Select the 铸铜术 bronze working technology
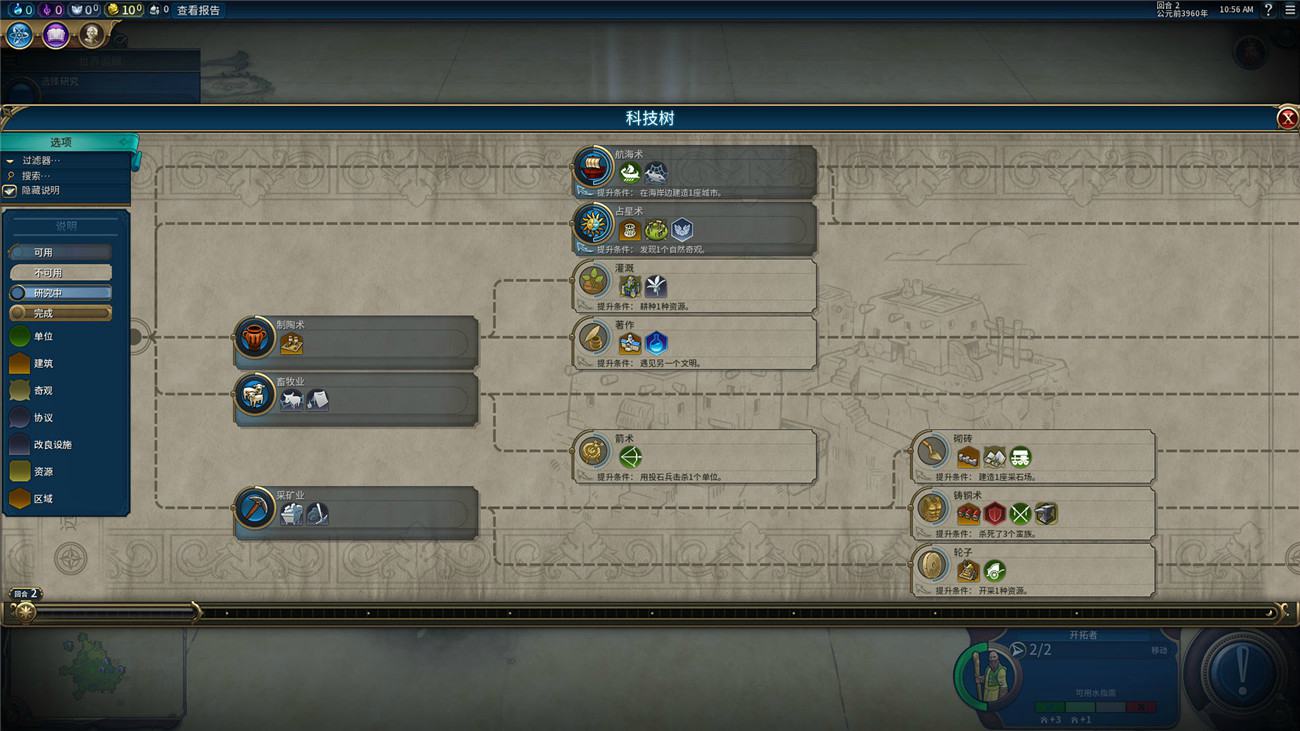This screenshot has width=1300, height=731. 1033,510
